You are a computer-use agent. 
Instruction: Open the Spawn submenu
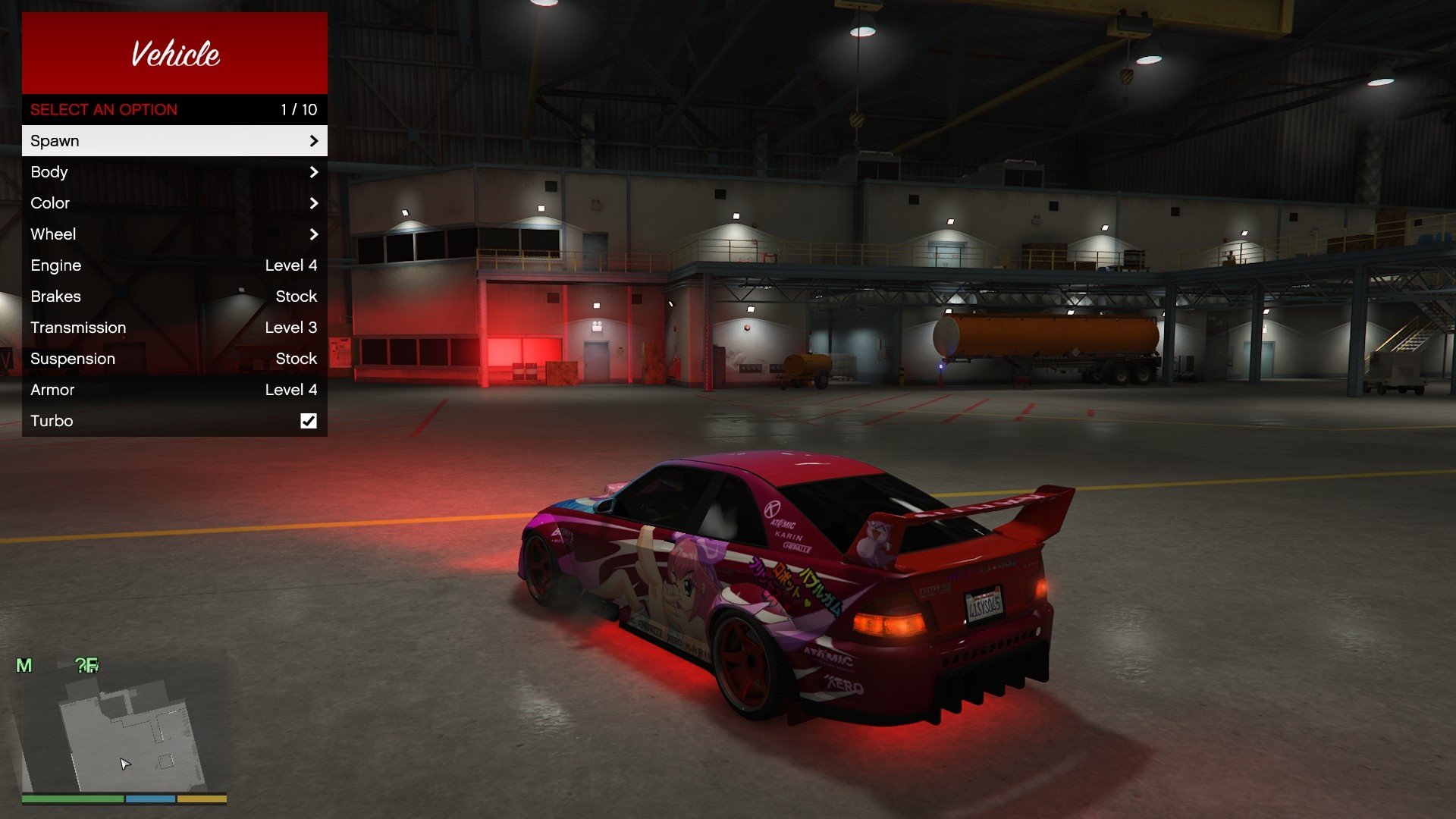click(x=174, y=141)
